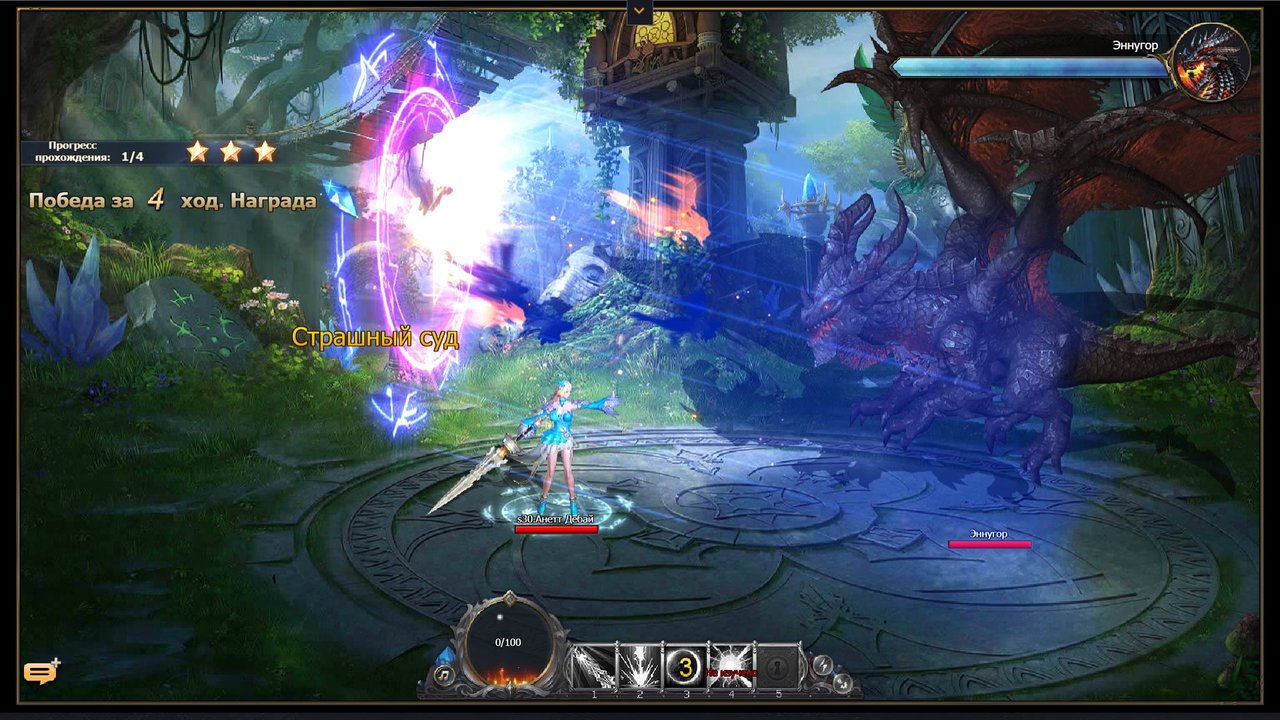
Task: Click the lightning bolt round button
Action: click(823, 665)
